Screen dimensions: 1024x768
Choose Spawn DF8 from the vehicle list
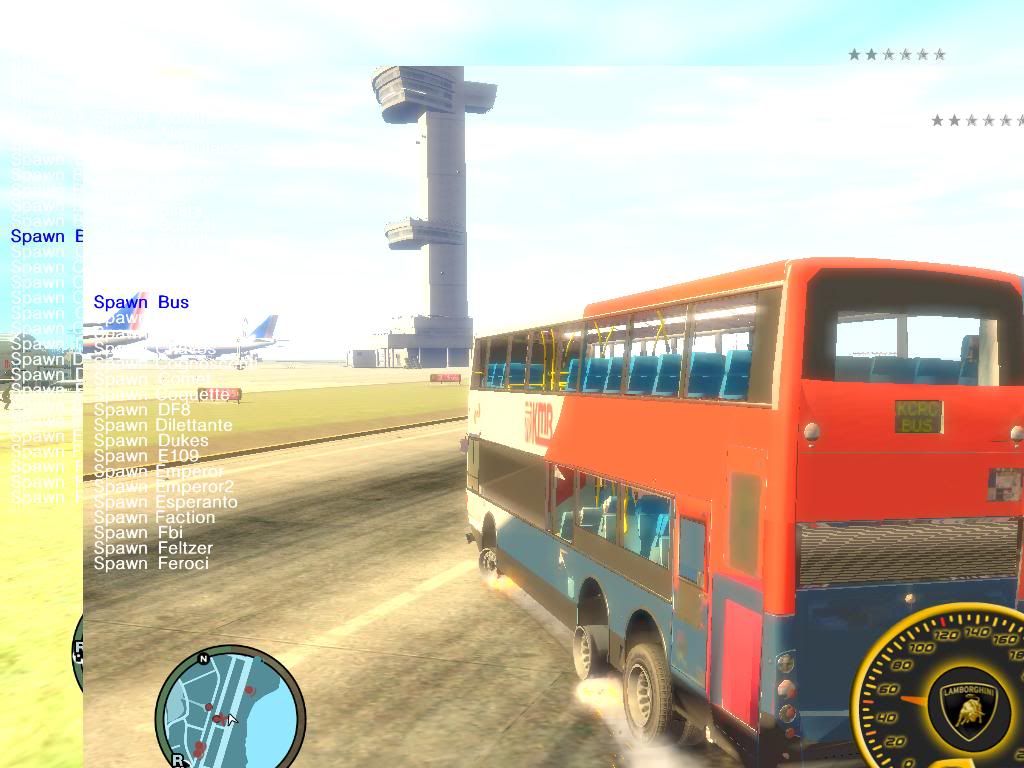(141, 410)
